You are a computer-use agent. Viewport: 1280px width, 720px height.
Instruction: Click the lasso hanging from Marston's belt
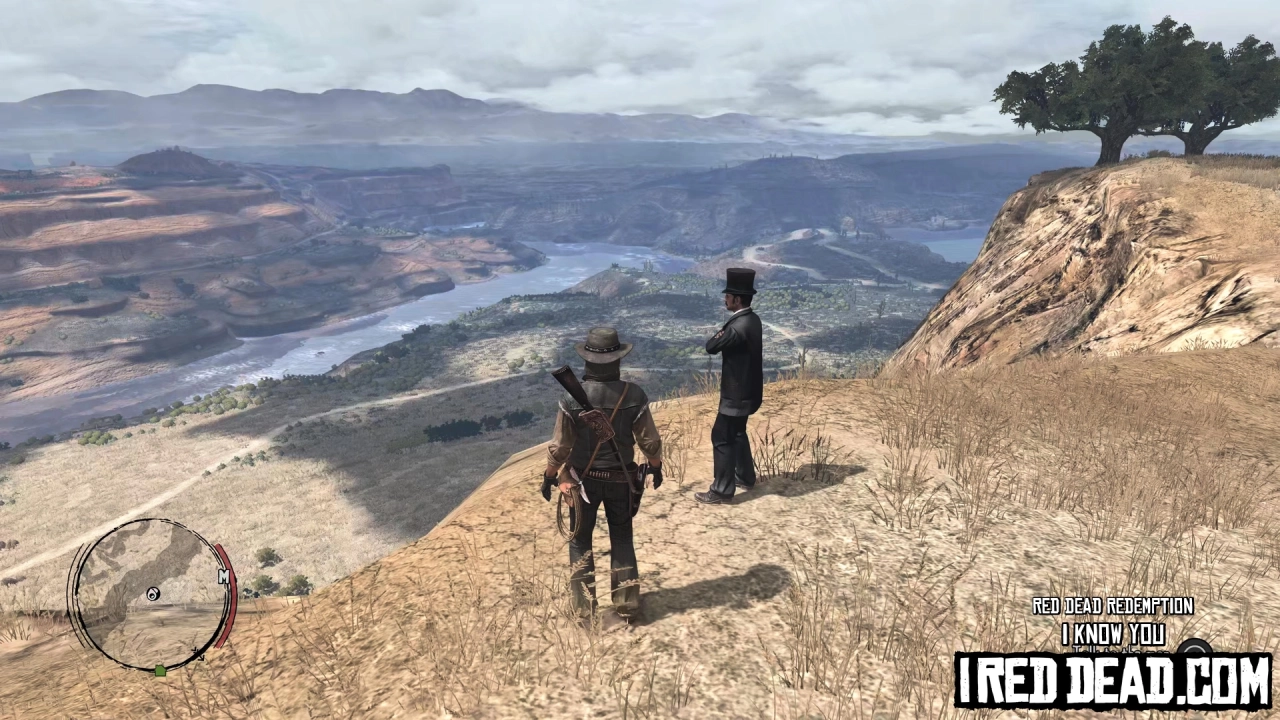tap(566, 517)
